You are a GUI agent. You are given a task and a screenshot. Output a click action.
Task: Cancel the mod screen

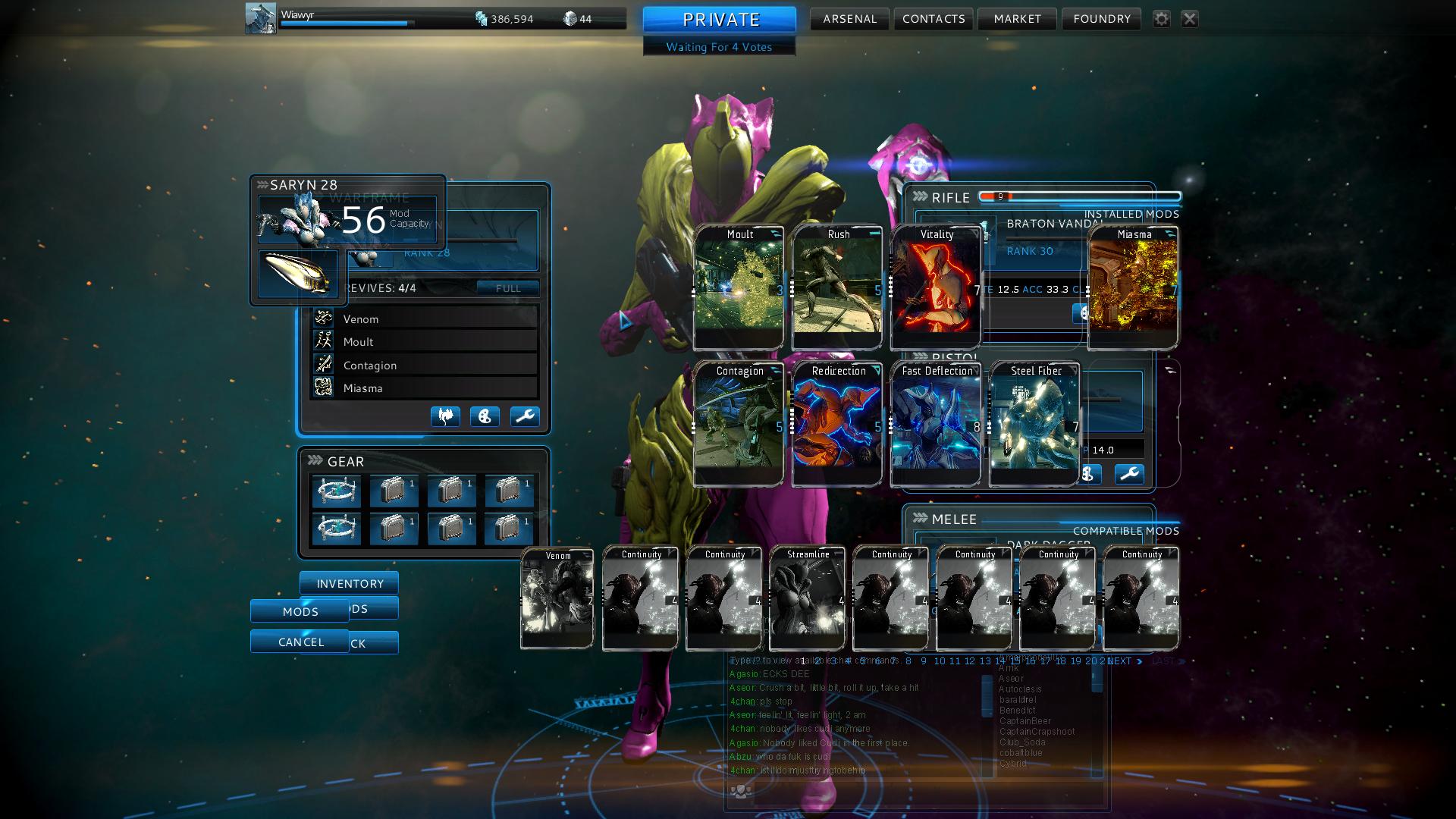(300, 642)
